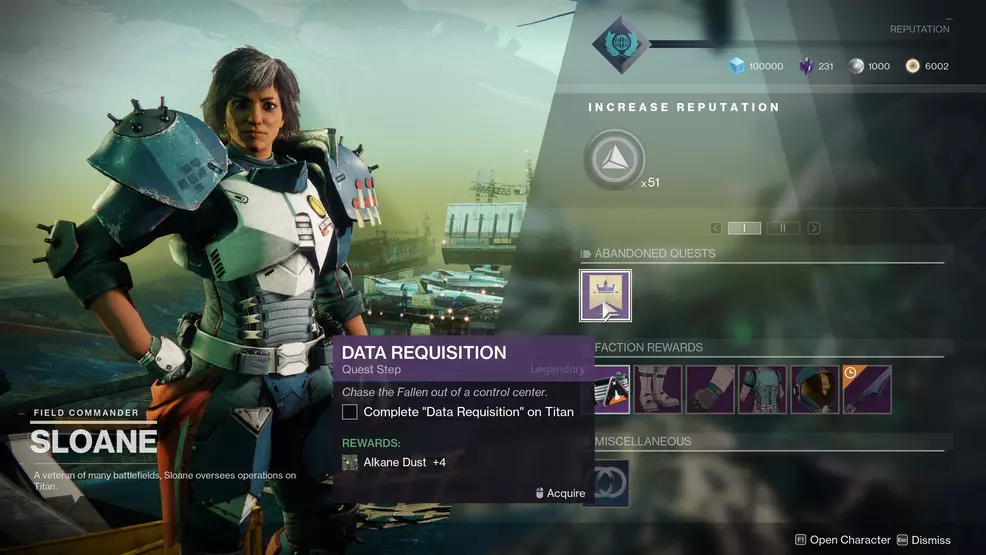Select the chest armor faction reward
Screen dimensions: 986x555
(x=762, y=389)
